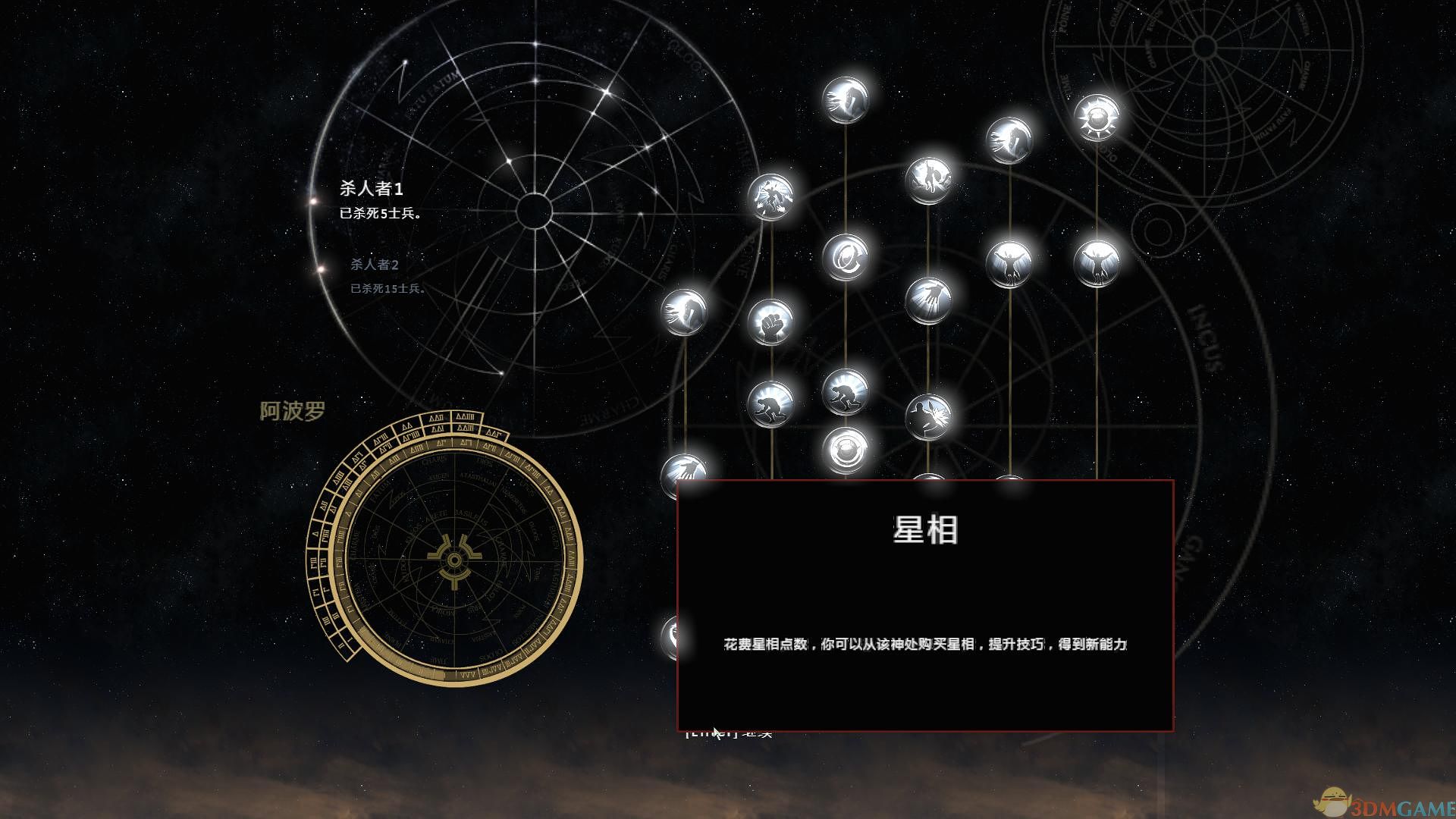Open the spiral emblem skill orb
The image size is (1456, 819).
(x=846, y=257)
